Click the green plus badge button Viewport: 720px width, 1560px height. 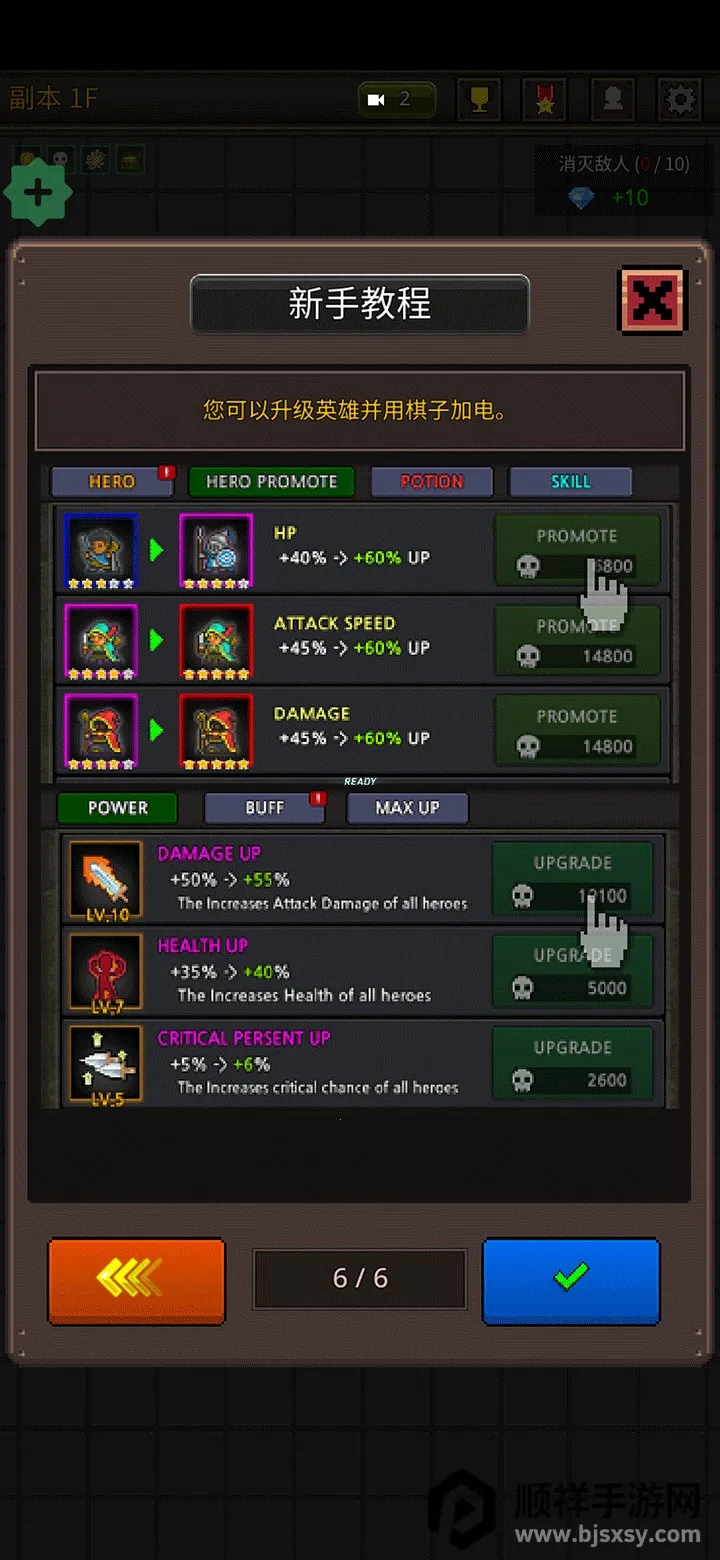pyautogui.click(x=38, y=193)
